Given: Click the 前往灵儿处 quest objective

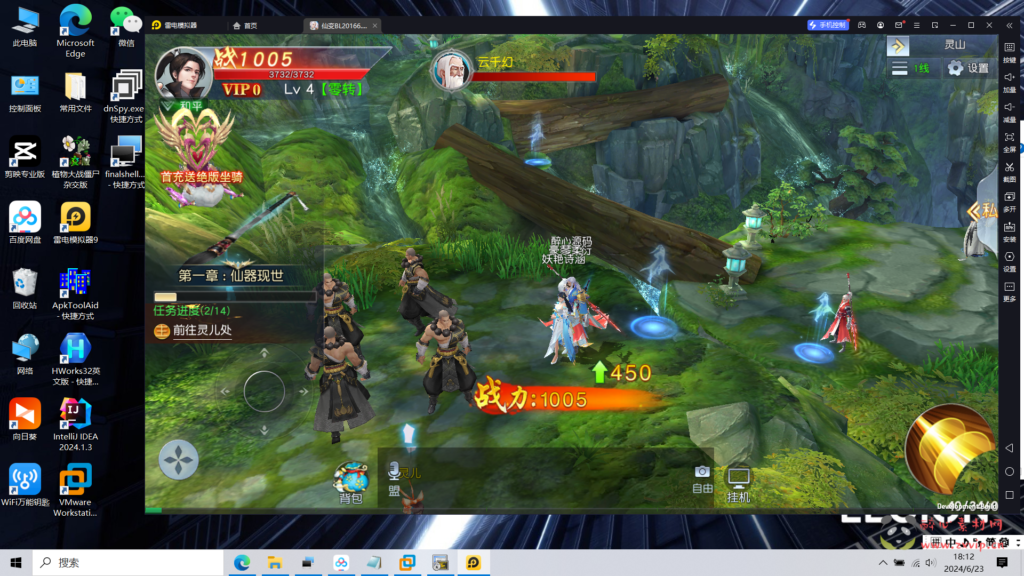Looking at the screenshot, I should [202, 331].
